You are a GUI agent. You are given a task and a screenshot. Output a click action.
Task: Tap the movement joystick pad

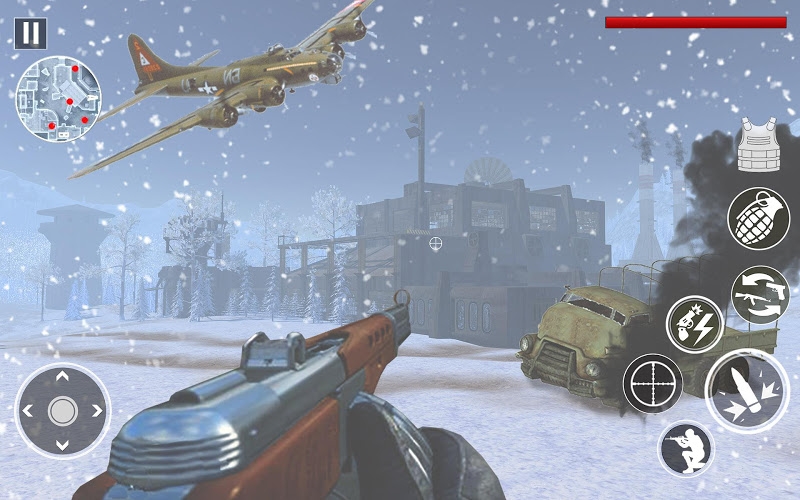(x=62, y=410)
